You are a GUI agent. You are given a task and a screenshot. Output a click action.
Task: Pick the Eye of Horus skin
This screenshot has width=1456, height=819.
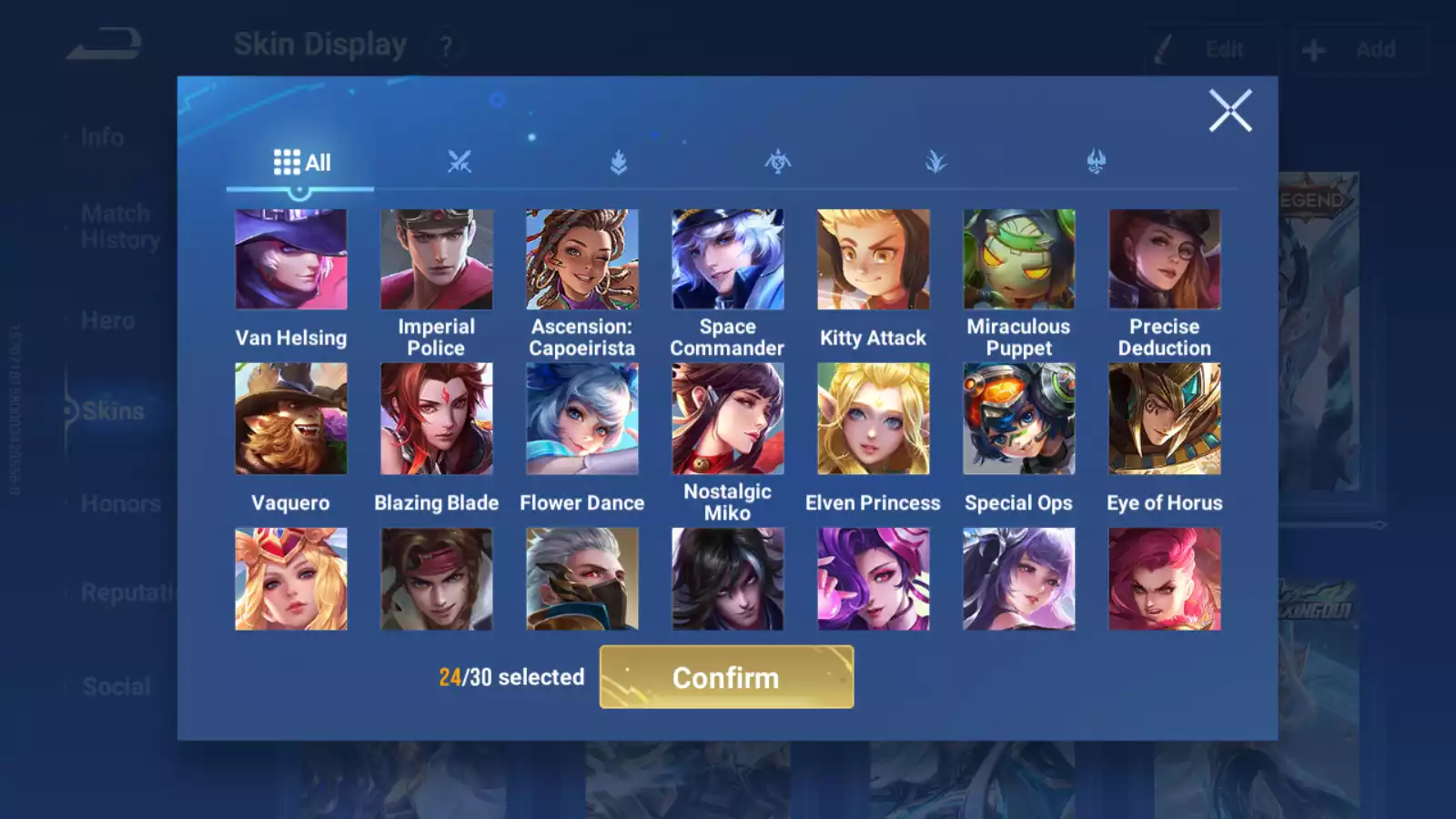[x=1165, y=420]
